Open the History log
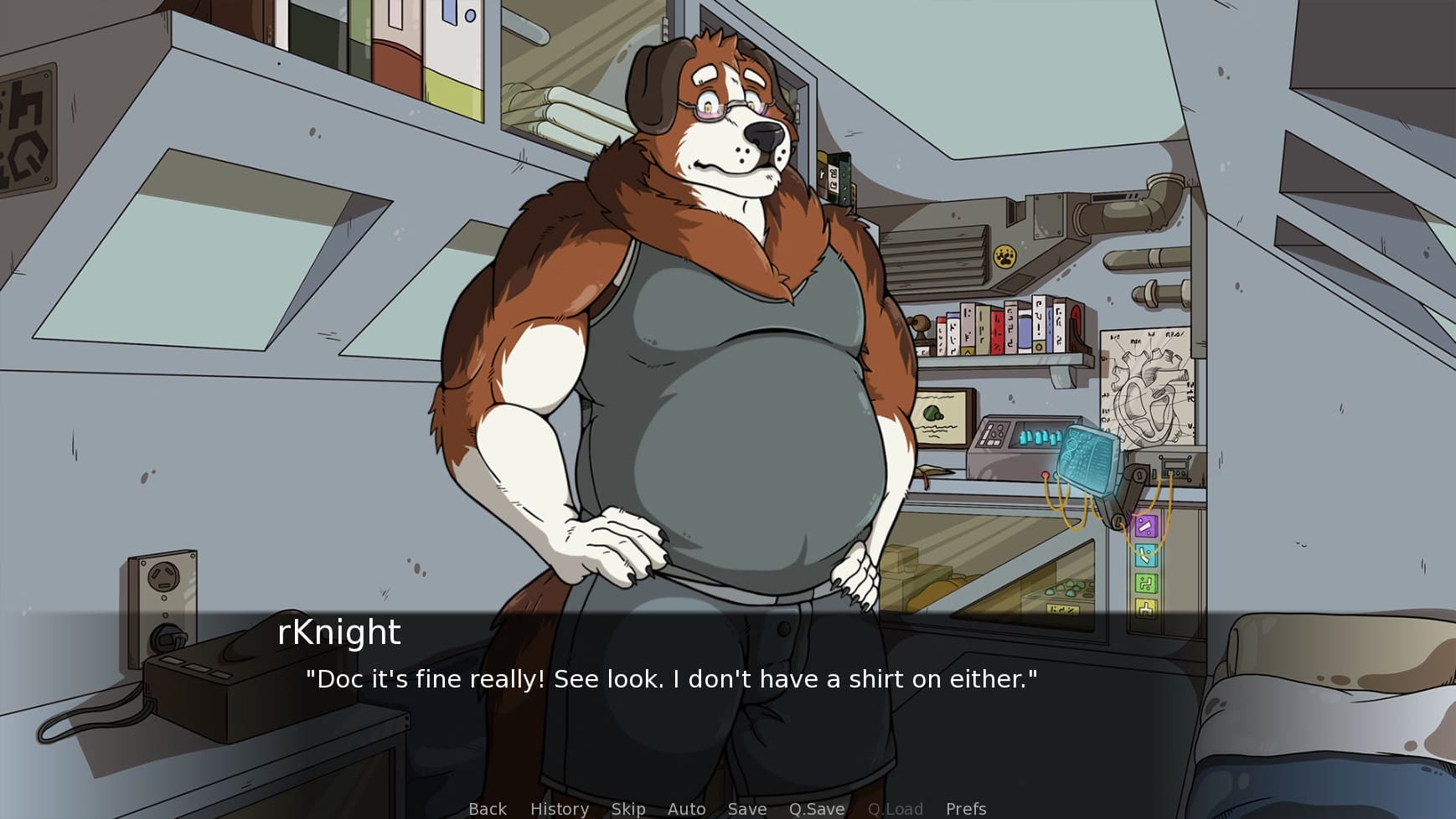This screenshot has height=819, width=1456. click(x=559, y=808)
